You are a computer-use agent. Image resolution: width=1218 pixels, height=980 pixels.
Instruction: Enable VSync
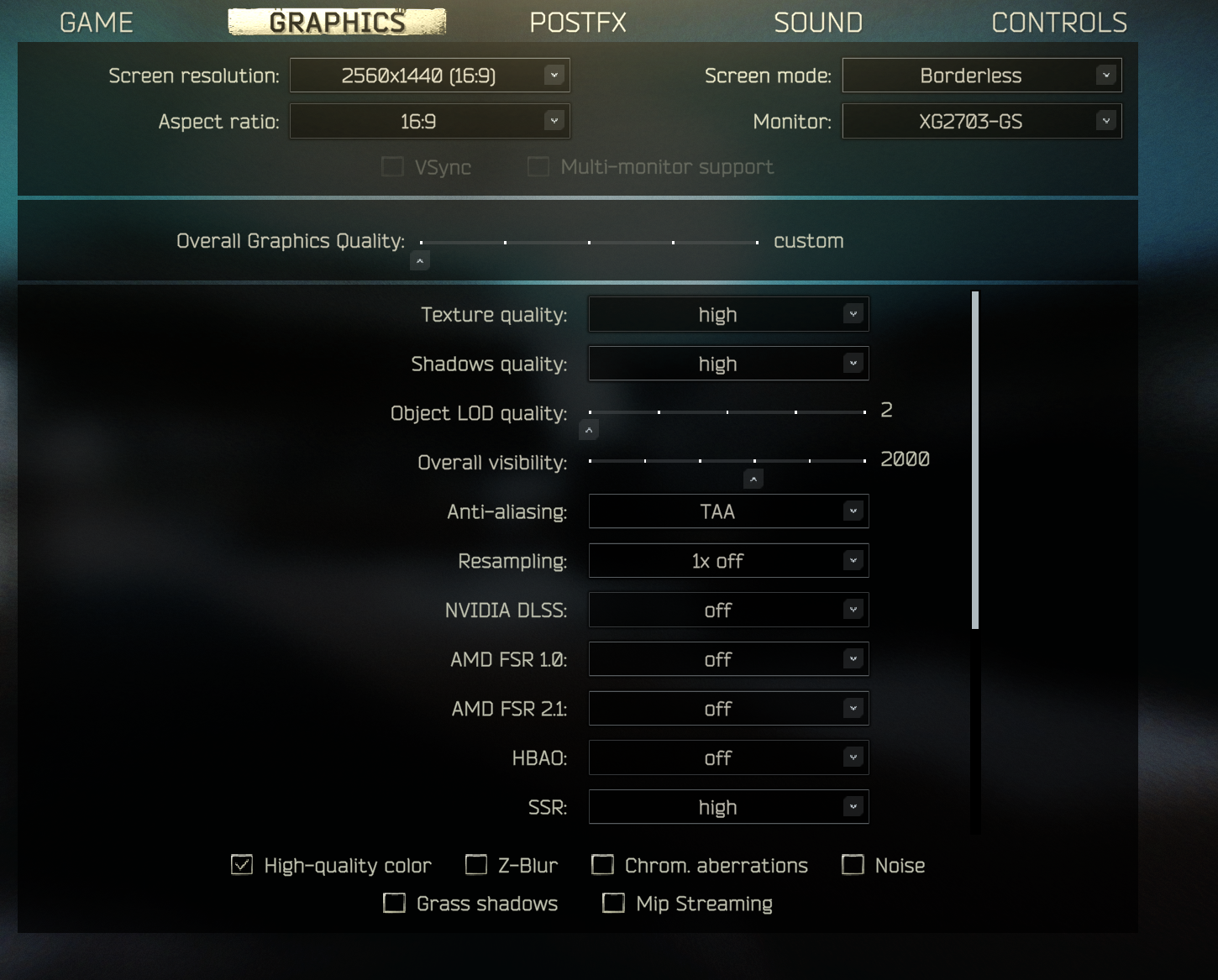(391, 166)
